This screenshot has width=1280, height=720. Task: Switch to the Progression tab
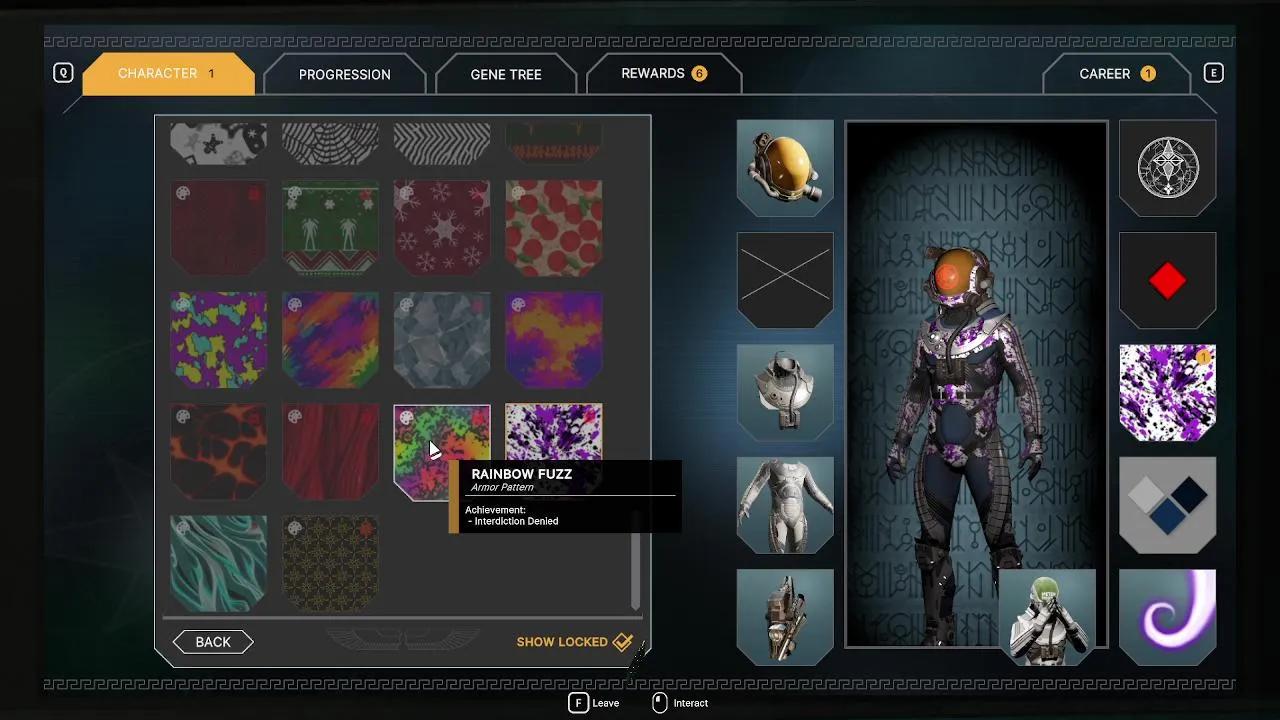pos(344,75)
